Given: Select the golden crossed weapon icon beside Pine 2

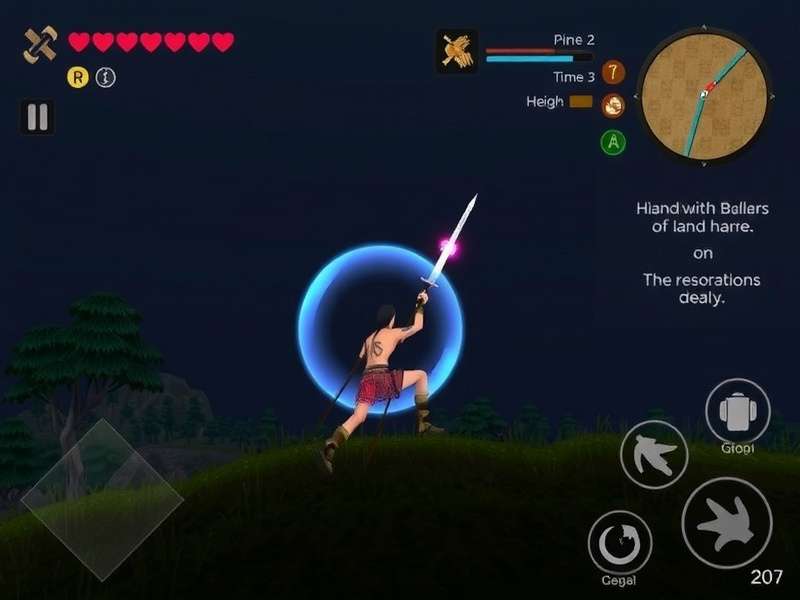Looking at the screenshot, I should [456, 50].
